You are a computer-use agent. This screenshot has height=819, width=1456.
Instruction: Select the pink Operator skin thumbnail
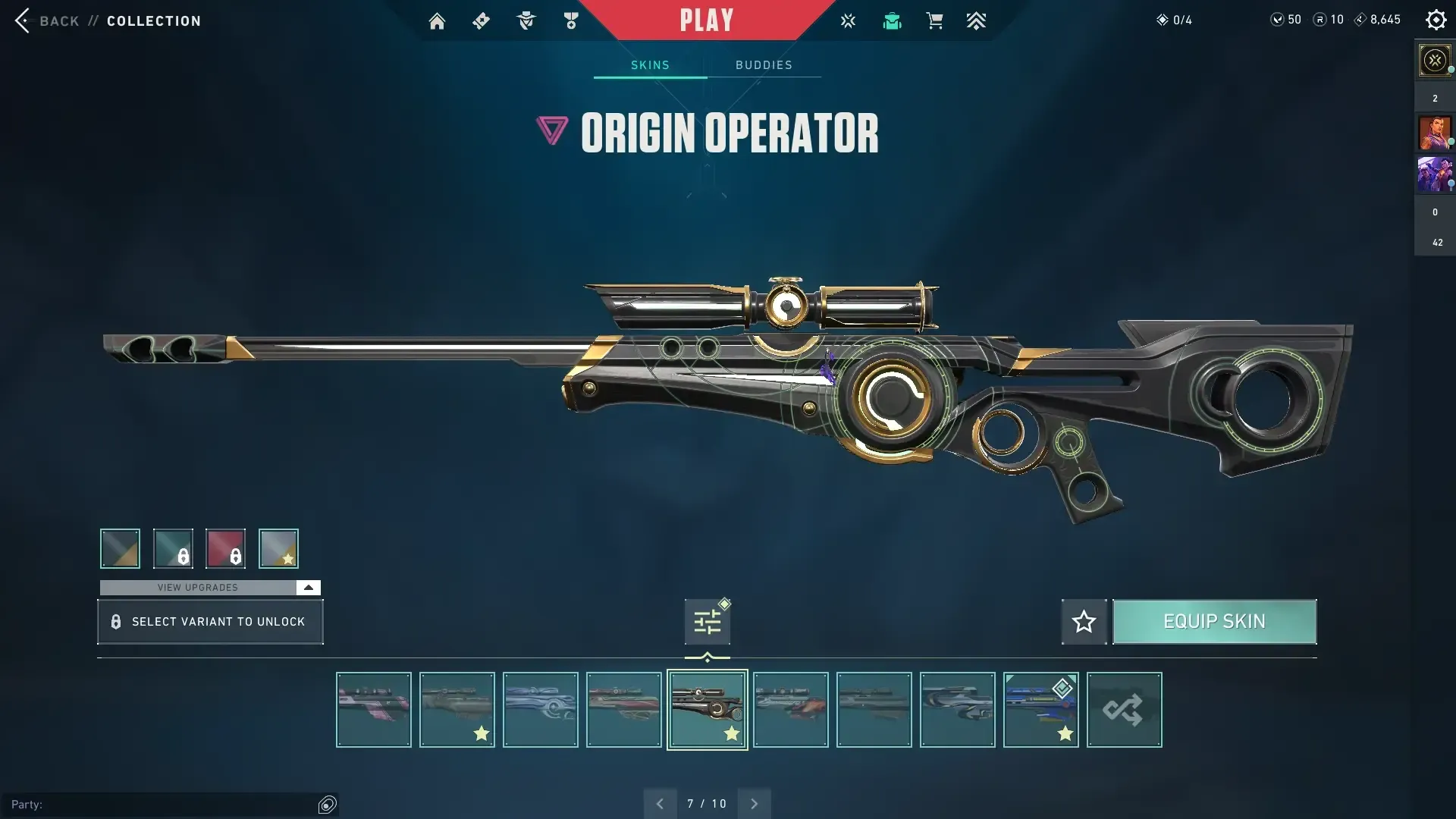click(x=374, y=710)
